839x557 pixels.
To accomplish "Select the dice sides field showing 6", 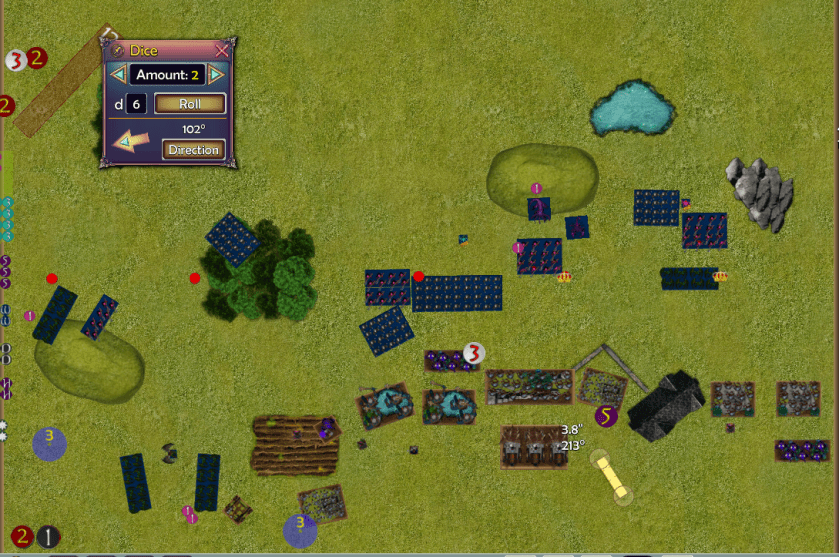I will 137,104.
